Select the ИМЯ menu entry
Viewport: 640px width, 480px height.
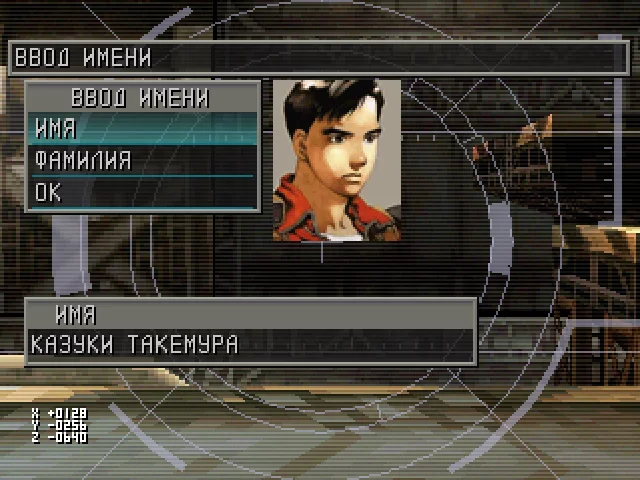click(143, 129)
